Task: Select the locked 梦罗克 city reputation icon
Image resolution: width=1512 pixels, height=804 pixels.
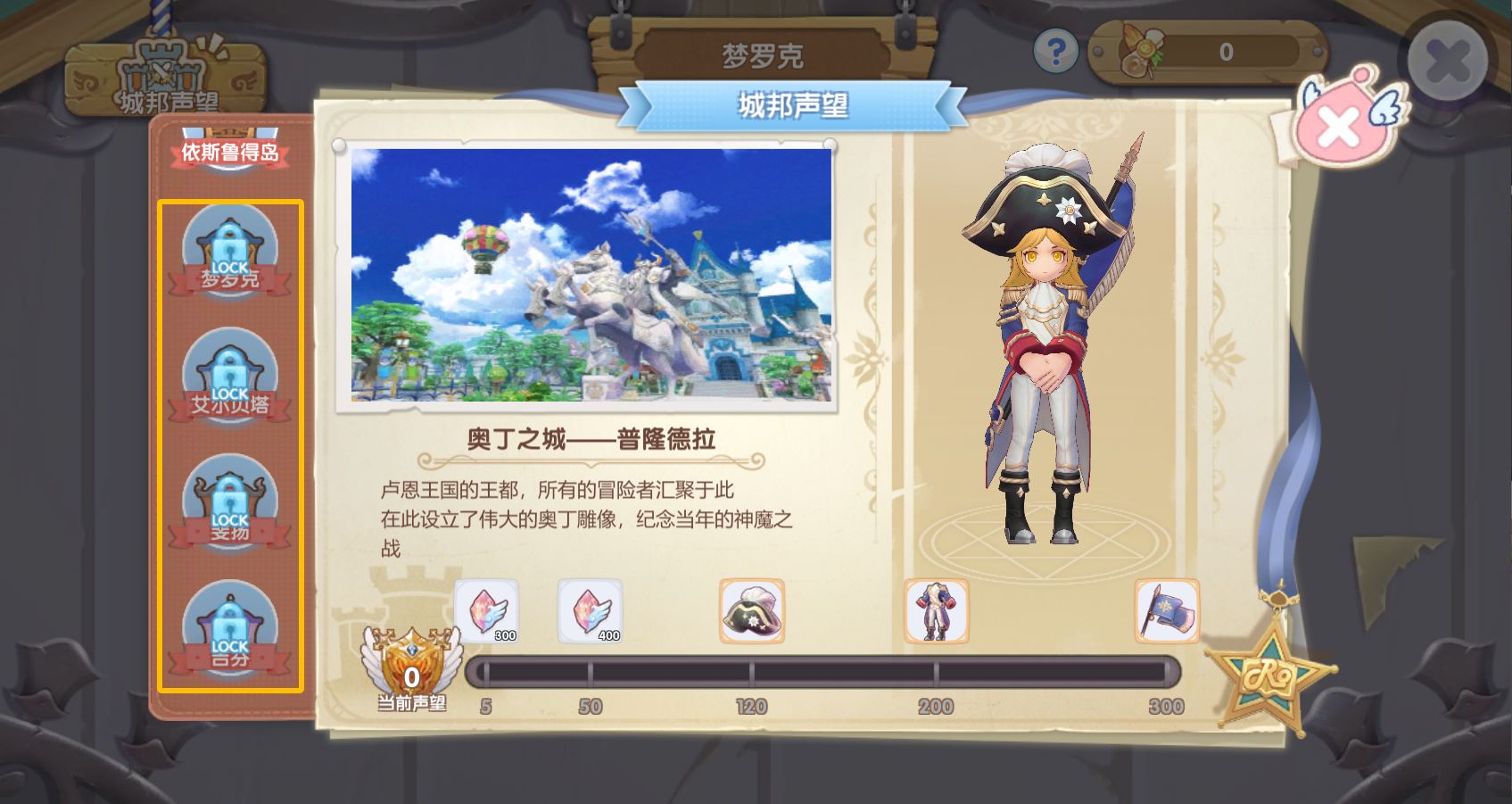Action: 230,253
